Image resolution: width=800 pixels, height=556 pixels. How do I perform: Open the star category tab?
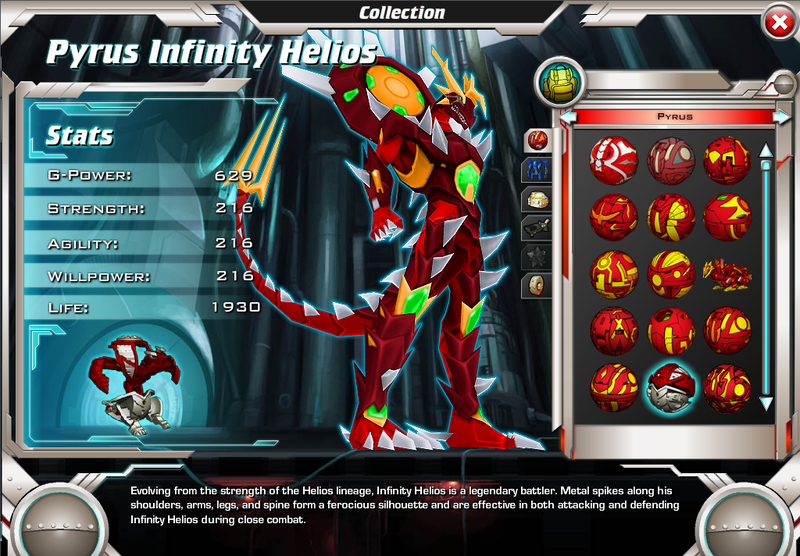[537, 256]
